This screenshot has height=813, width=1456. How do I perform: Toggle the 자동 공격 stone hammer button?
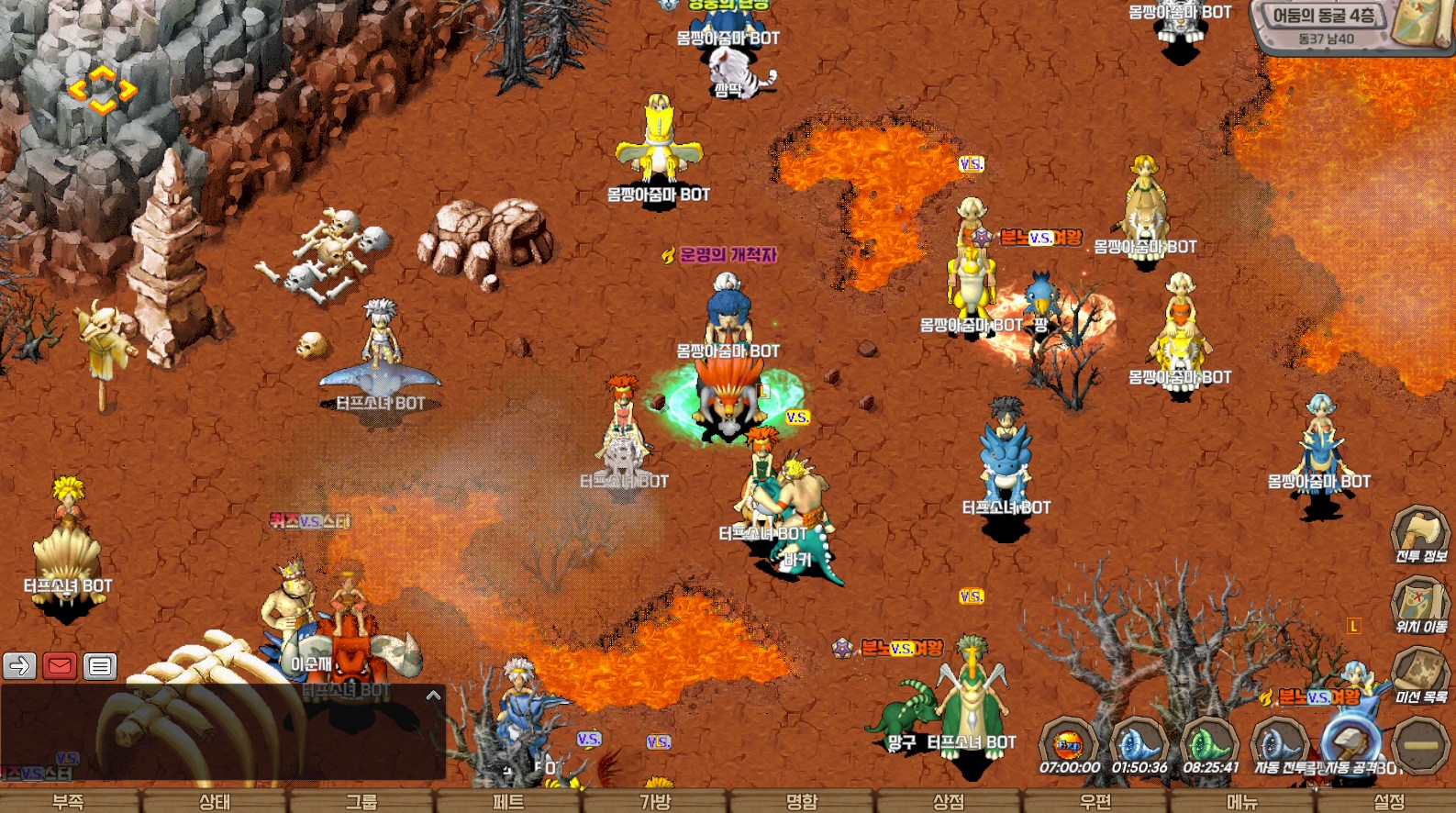point(1349,741)
